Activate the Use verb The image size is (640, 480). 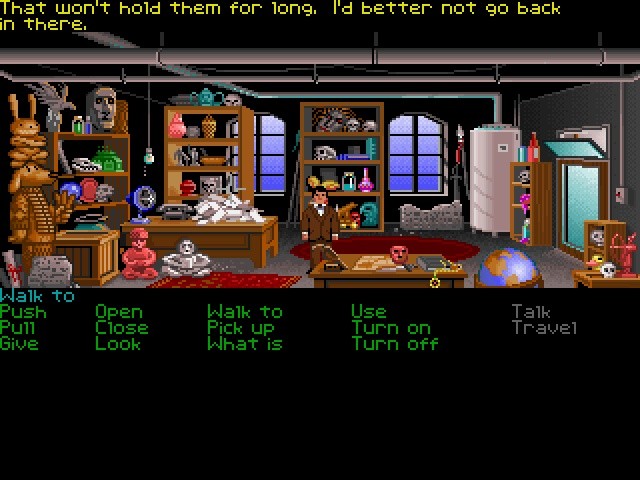coord(368,312)
